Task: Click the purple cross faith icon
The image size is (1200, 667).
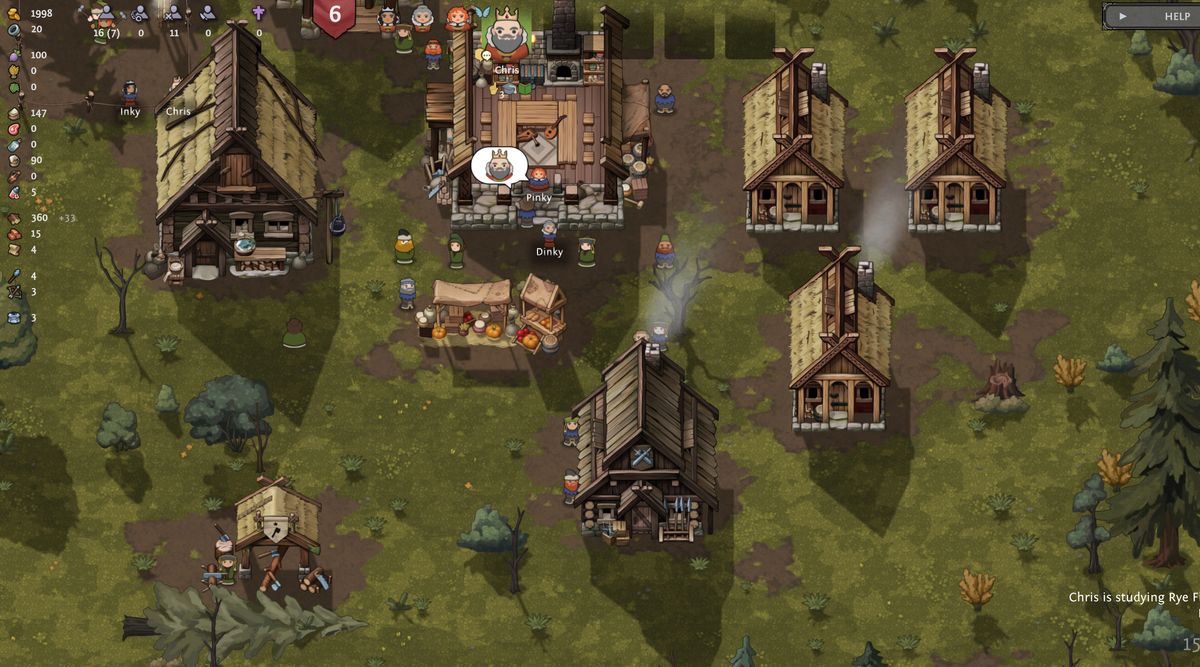Action: [x=259, y=13]
